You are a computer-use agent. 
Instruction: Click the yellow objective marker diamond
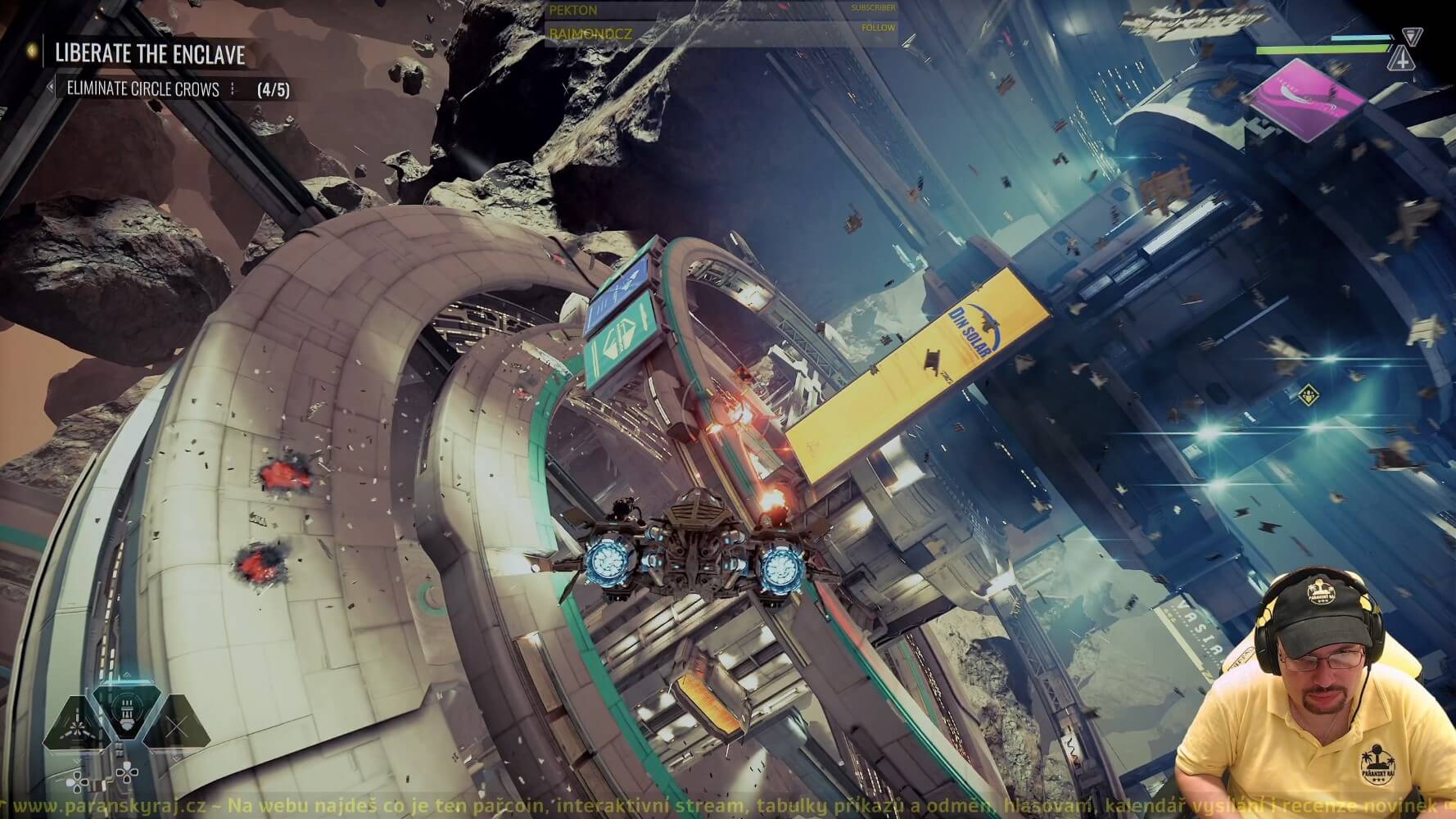pos(1309,396)
